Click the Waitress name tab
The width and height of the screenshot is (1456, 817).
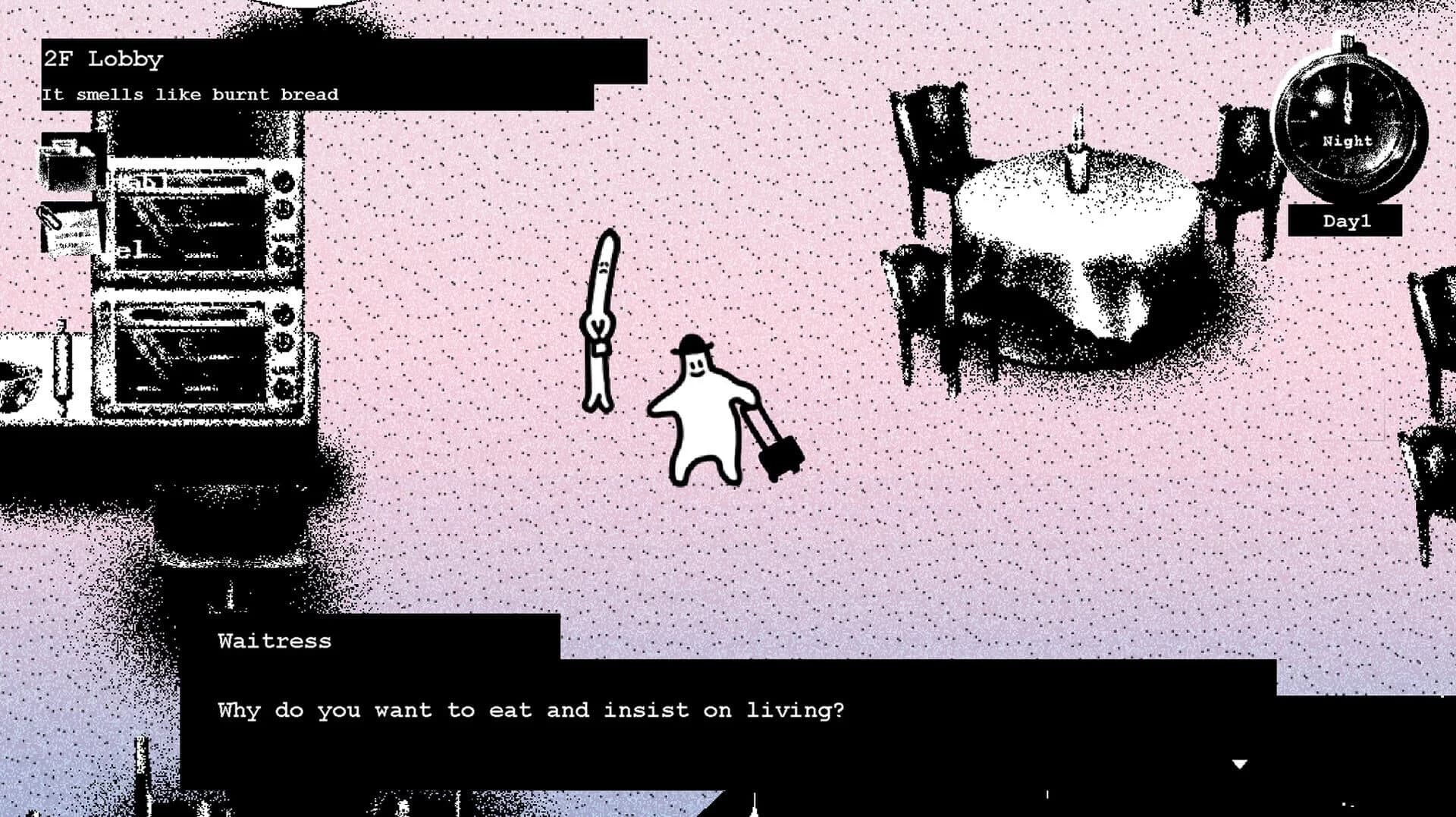click(273, 641)
